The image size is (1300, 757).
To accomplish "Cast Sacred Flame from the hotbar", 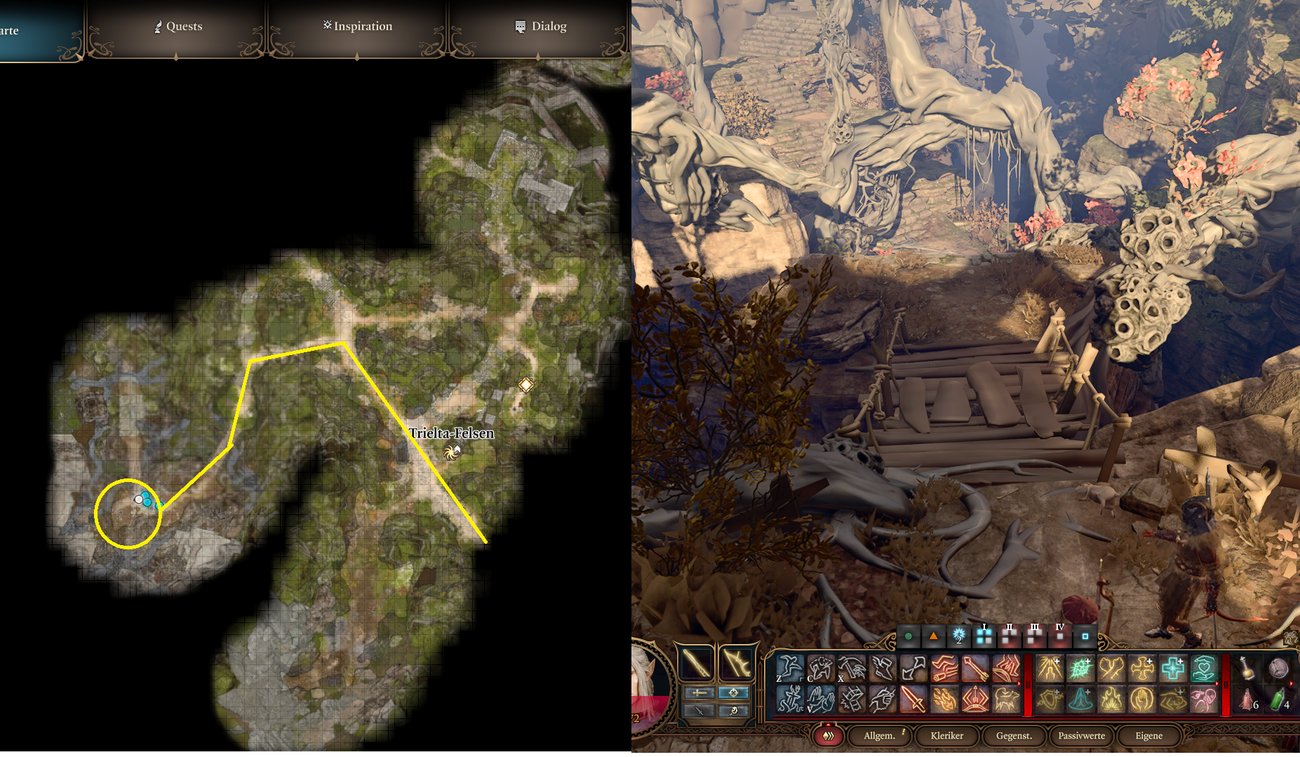I will [x=1048, y=667].
